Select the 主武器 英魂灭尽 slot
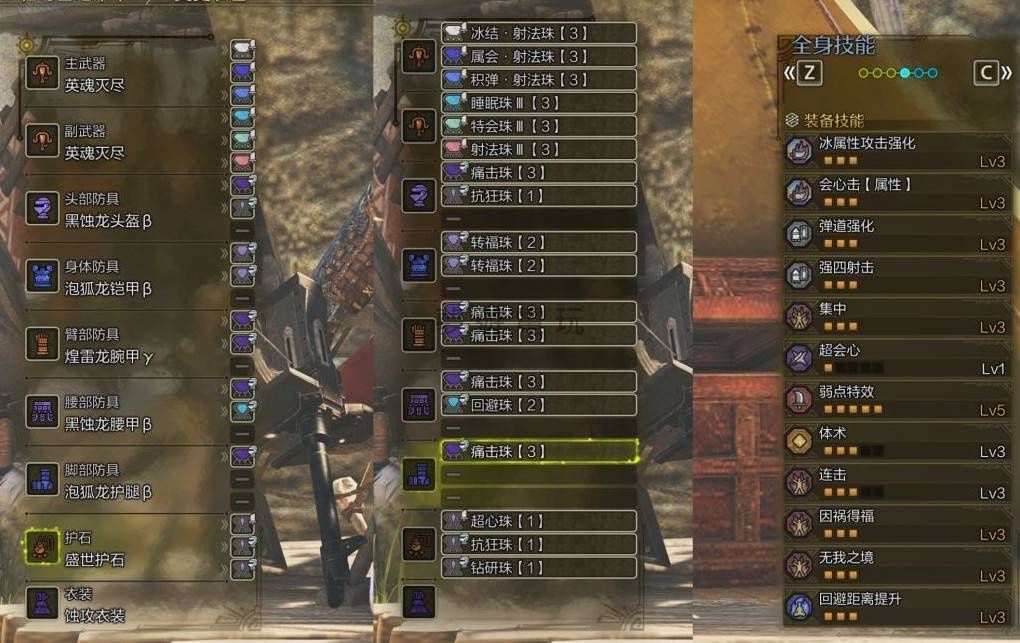Viewport: 1020px width, 643px height. click(120, 73)
